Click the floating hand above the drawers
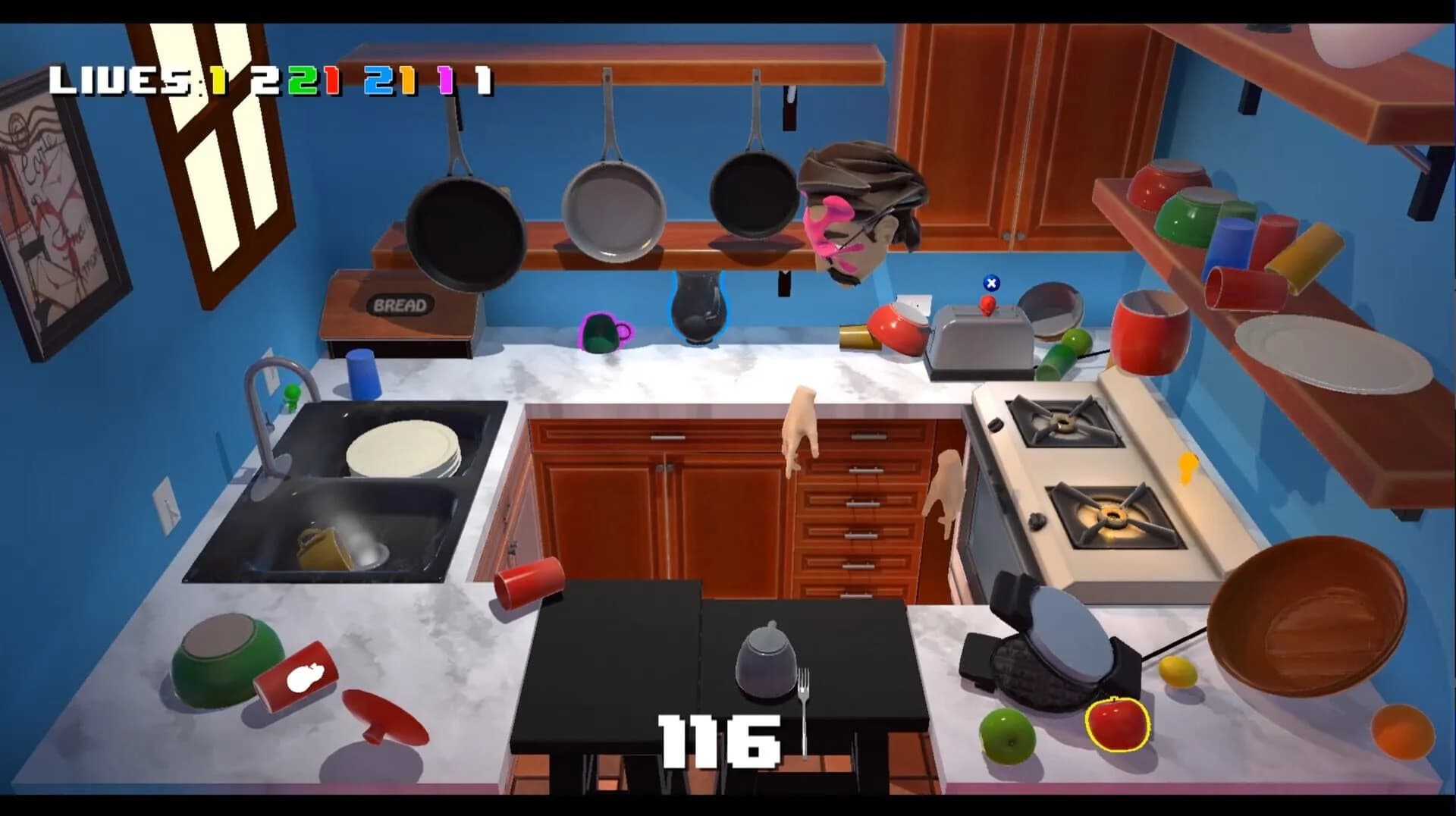 [800, 425]
